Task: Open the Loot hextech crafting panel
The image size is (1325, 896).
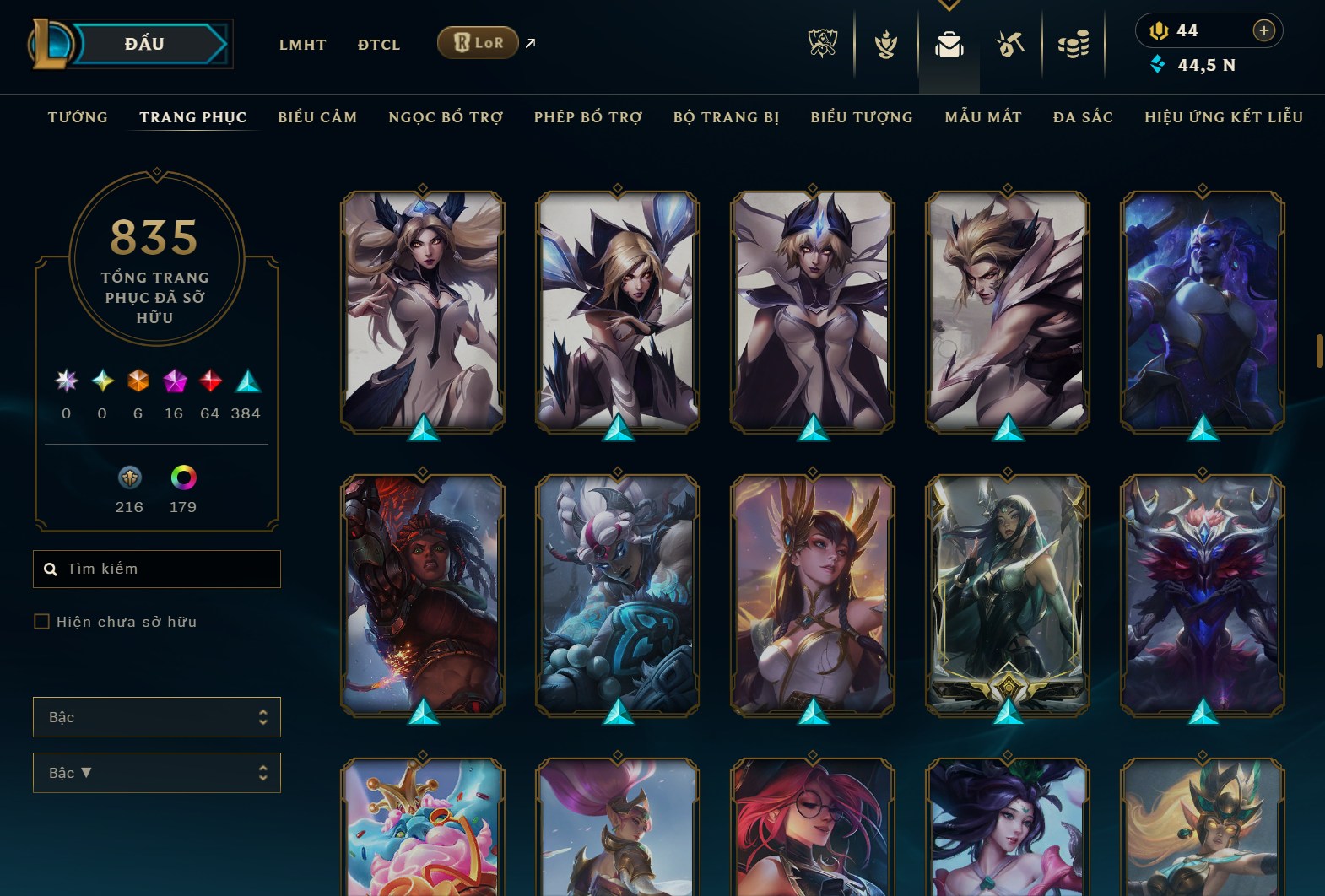Action: (1009, 45)
